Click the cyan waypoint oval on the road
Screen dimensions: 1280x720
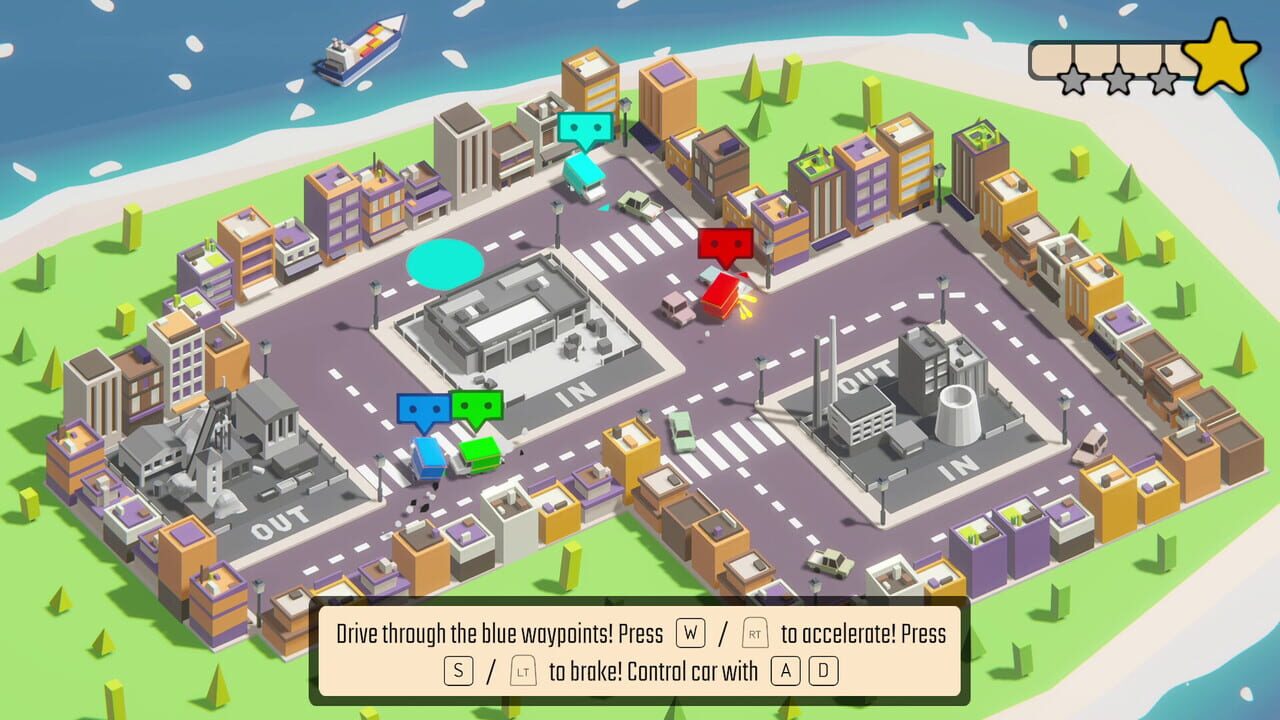pyautogui.click(x=444, y=262)
